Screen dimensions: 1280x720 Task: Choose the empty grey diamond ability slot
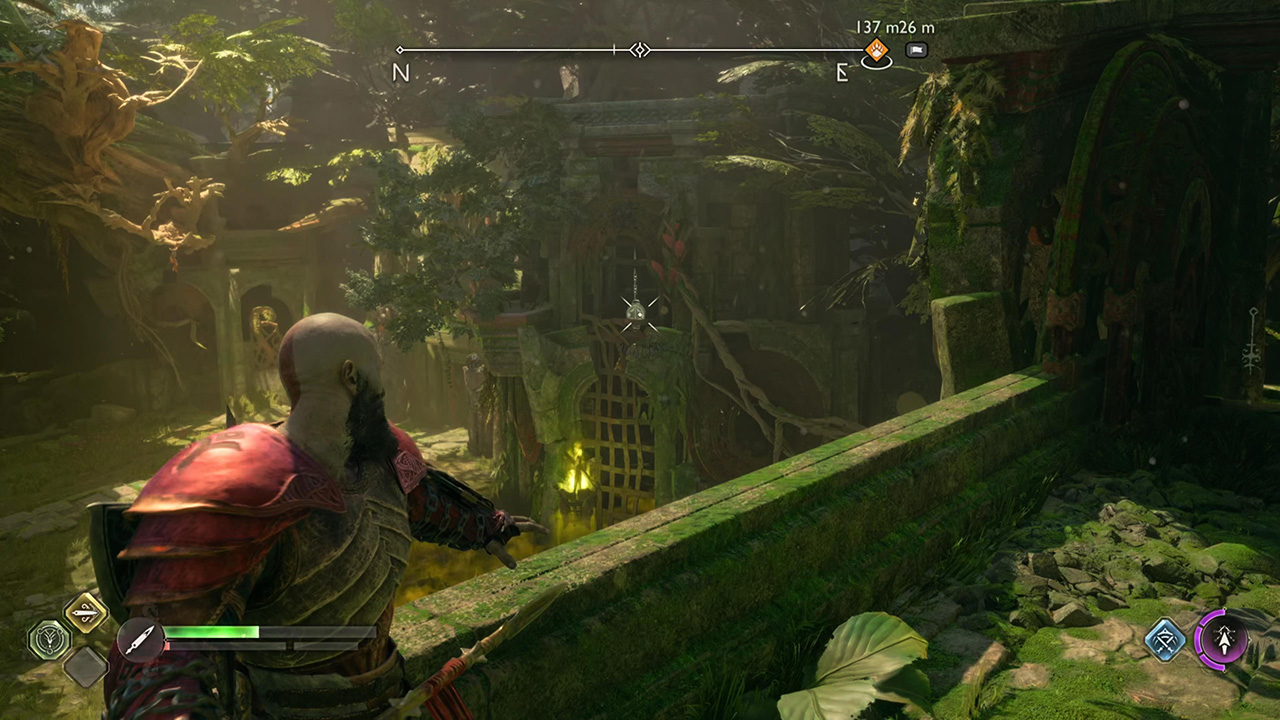click(86, 665)
